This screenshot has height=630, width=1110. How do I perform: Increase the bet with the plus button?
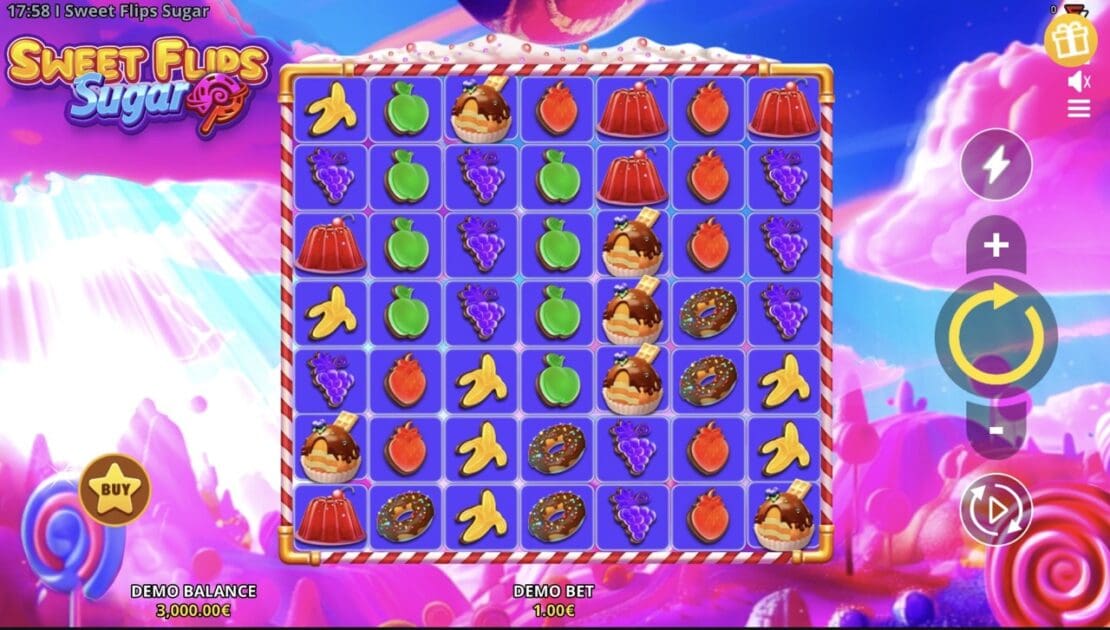(996, 246)
